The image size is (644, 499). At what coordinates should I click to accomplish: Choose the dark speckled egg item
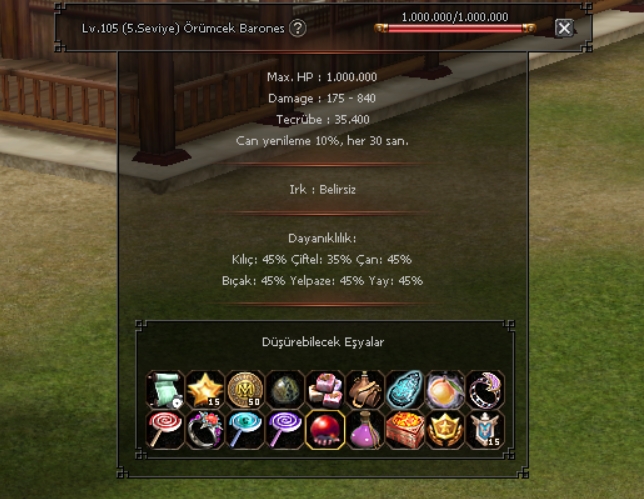pos(284,389)
